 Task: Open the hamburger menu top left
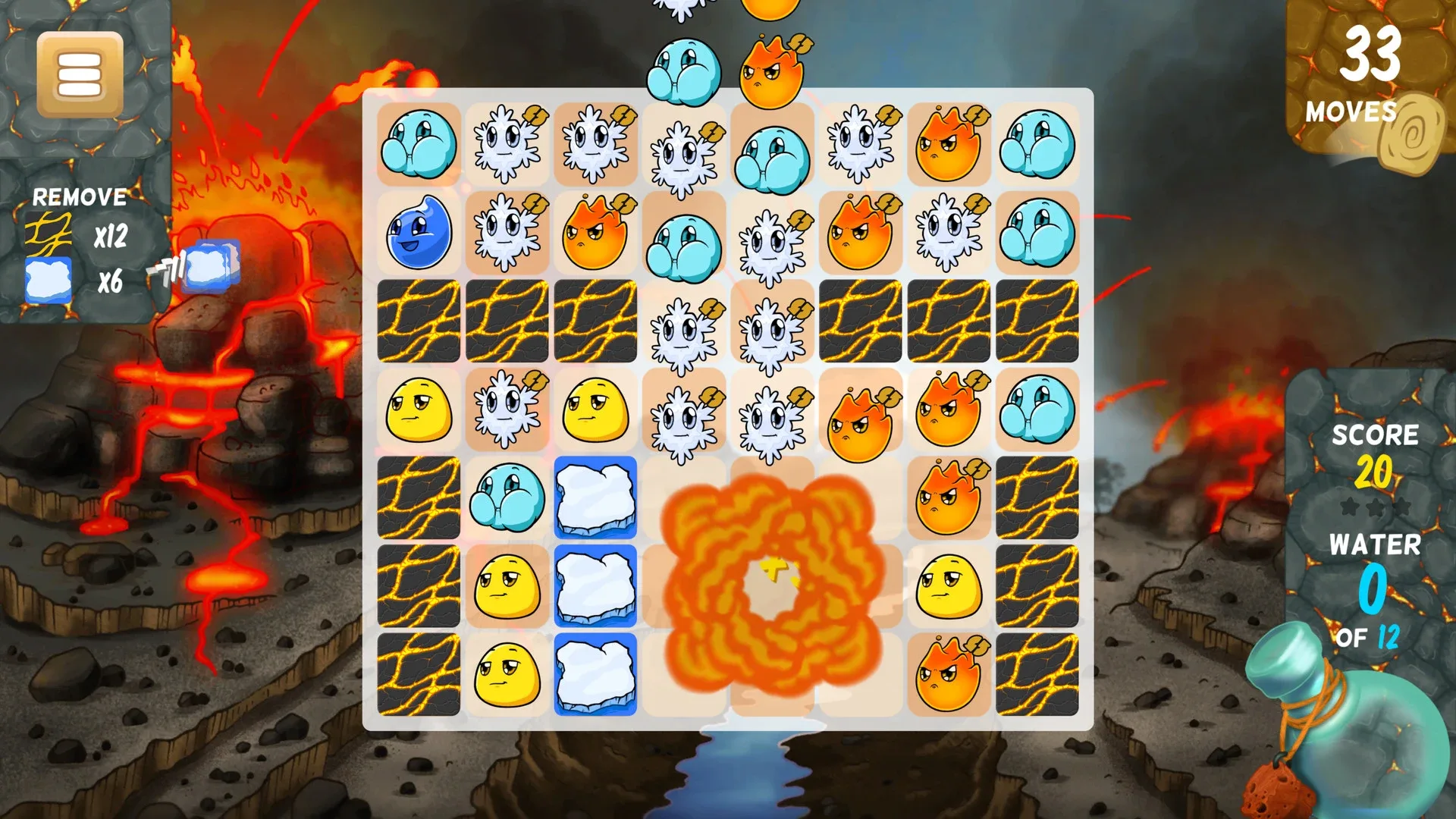pos(81,74)
